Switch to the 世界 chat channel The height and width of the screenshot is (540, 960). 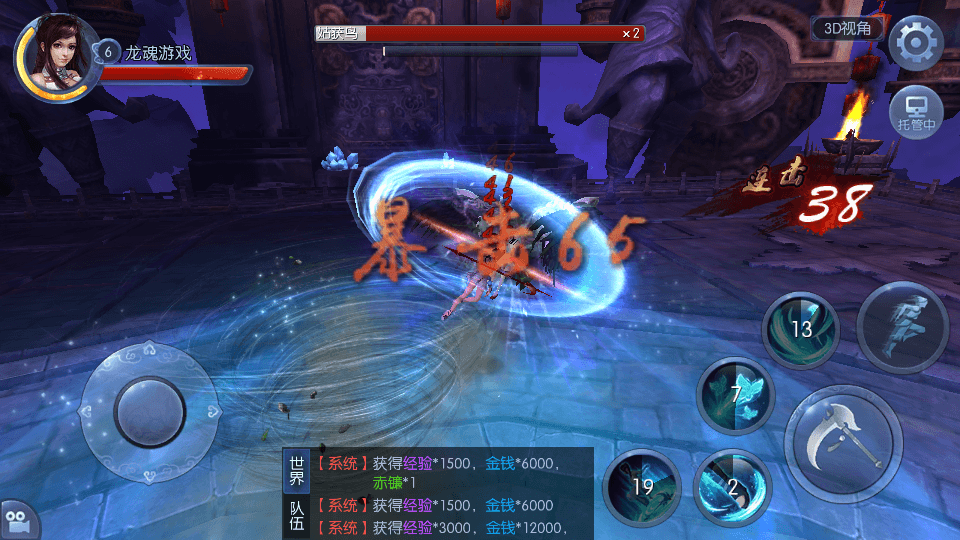[x=296, y=471]
